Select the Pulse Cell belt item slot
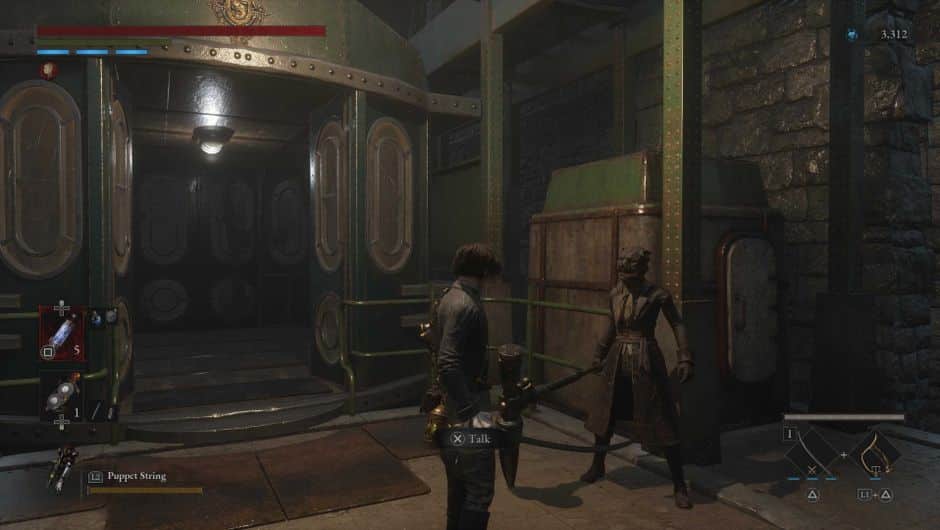This screenshot has height=530, width=940. pos(61,332)
